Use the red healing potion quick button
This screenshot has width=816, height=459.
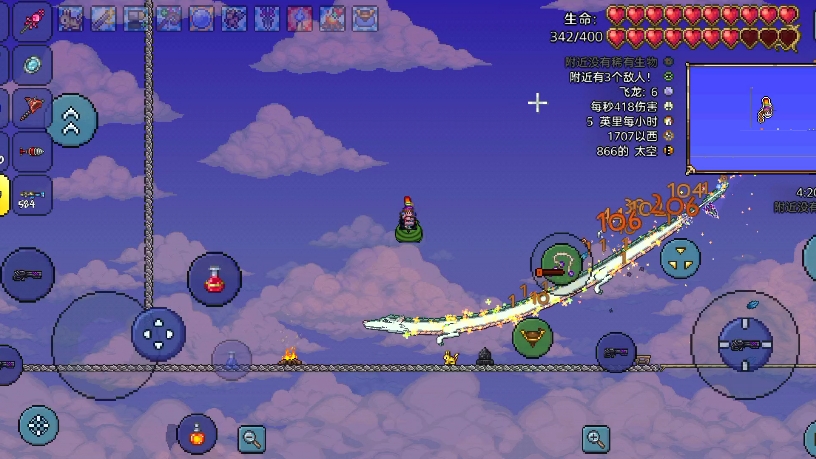tap(214, 279)
